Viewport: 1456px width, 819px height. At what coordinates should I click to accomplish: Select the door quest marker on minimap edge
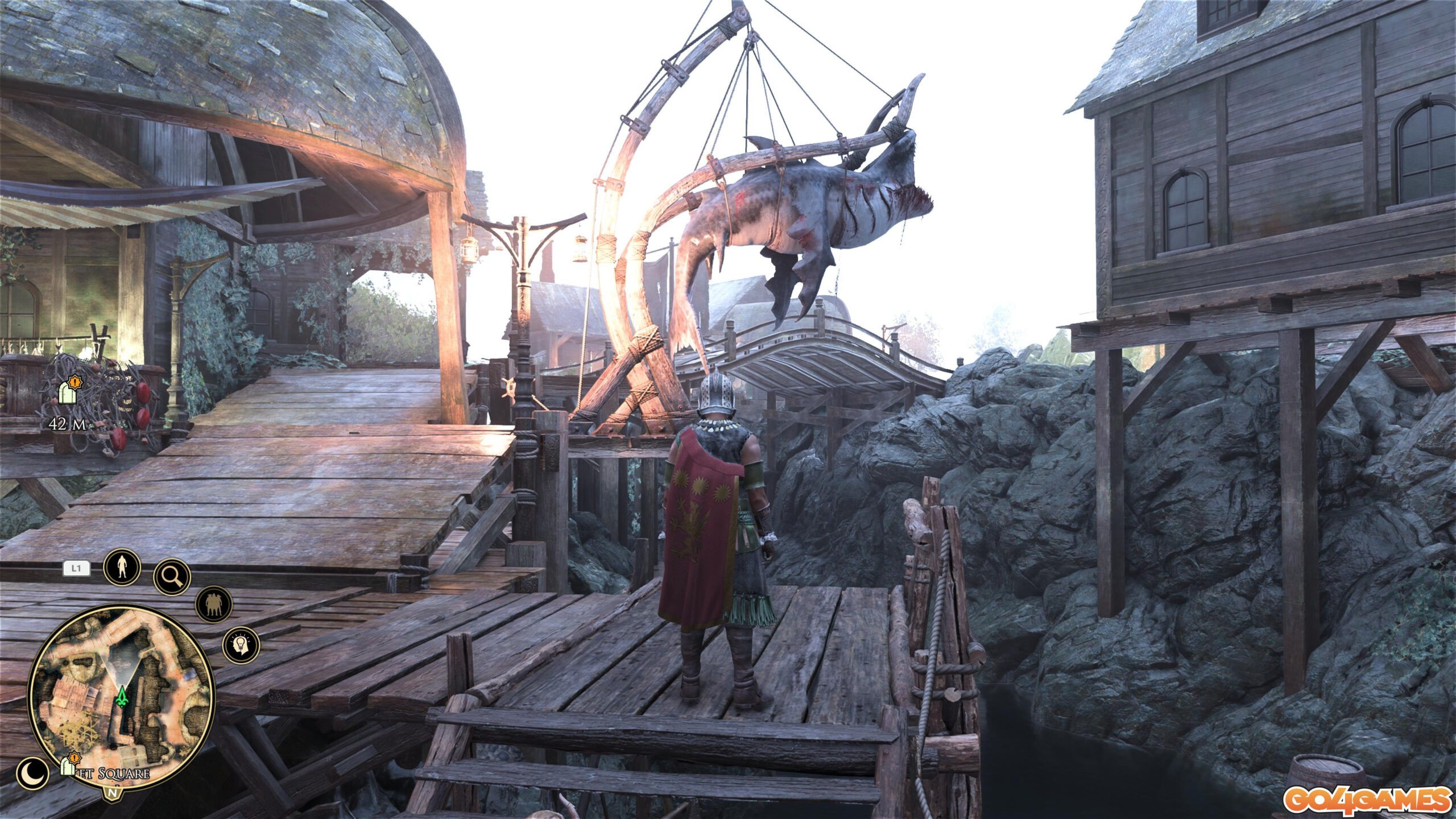coord(69,766)
